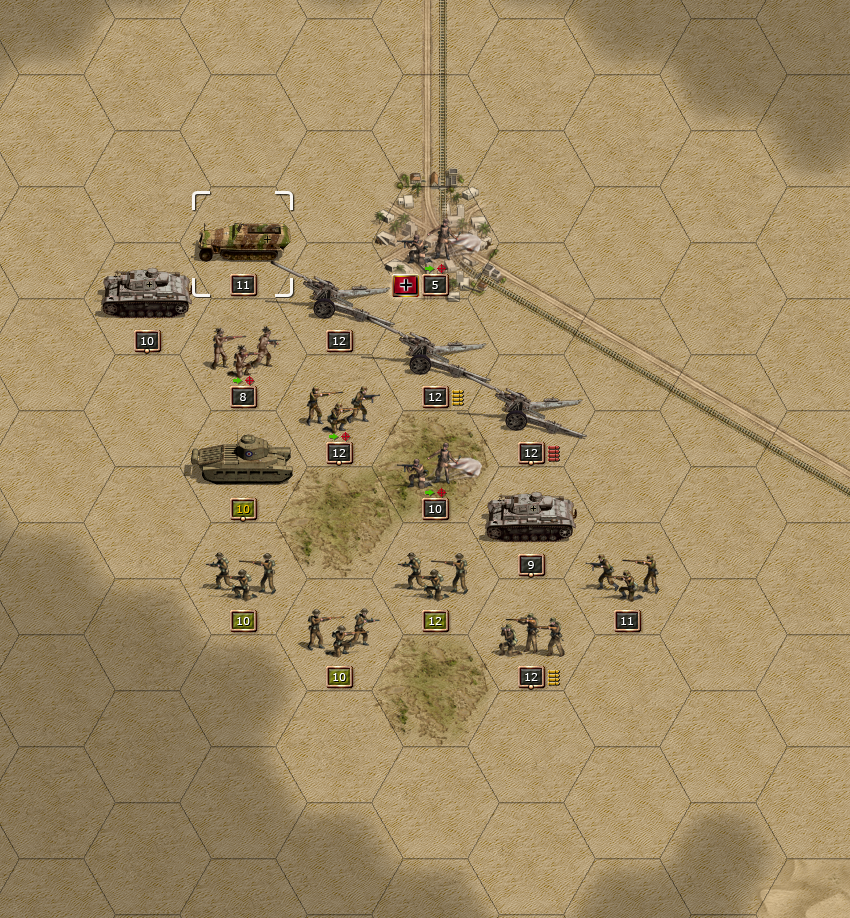Select the German Panzer tank with strength 9
This screenshot has height=918, width=850.
[530, 518]
